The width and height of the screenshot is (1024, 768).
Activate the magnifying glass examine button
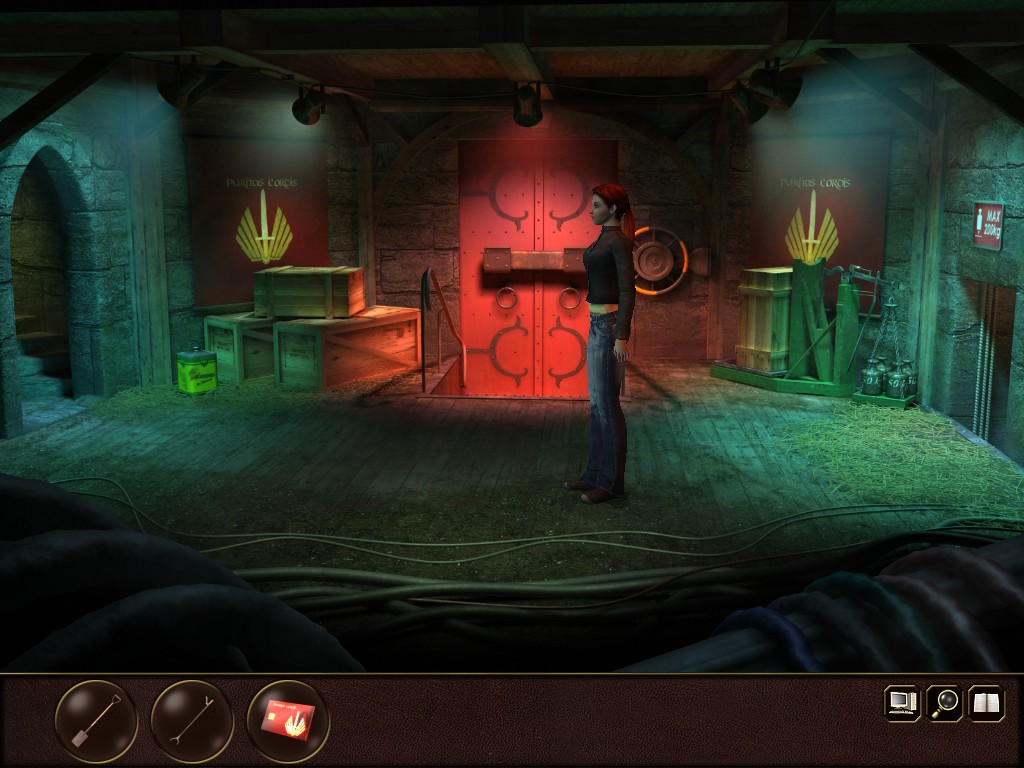[x=944, y=702]
